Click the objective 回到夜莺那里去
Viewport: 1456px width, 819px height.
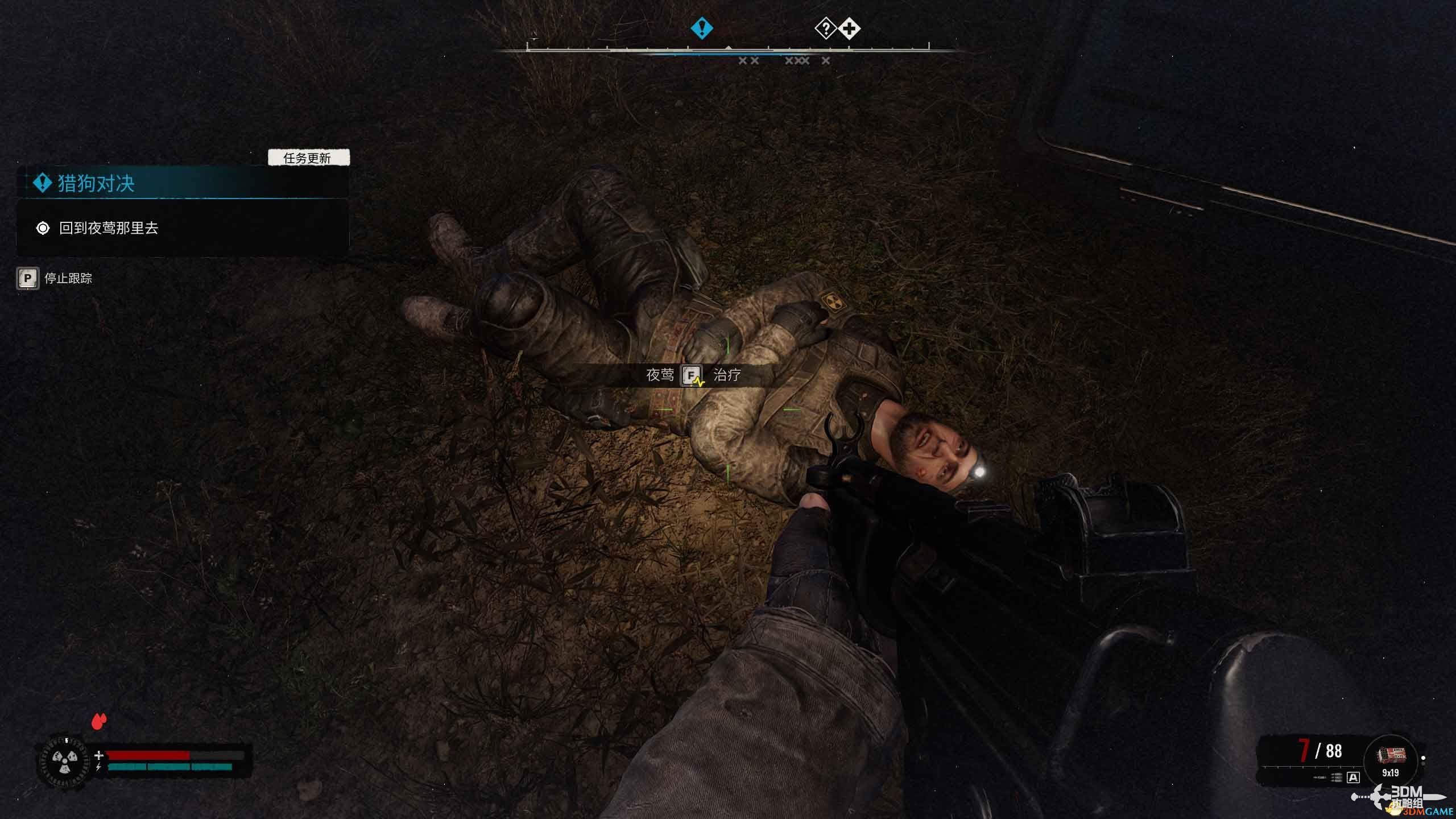[x=108, y=228]
